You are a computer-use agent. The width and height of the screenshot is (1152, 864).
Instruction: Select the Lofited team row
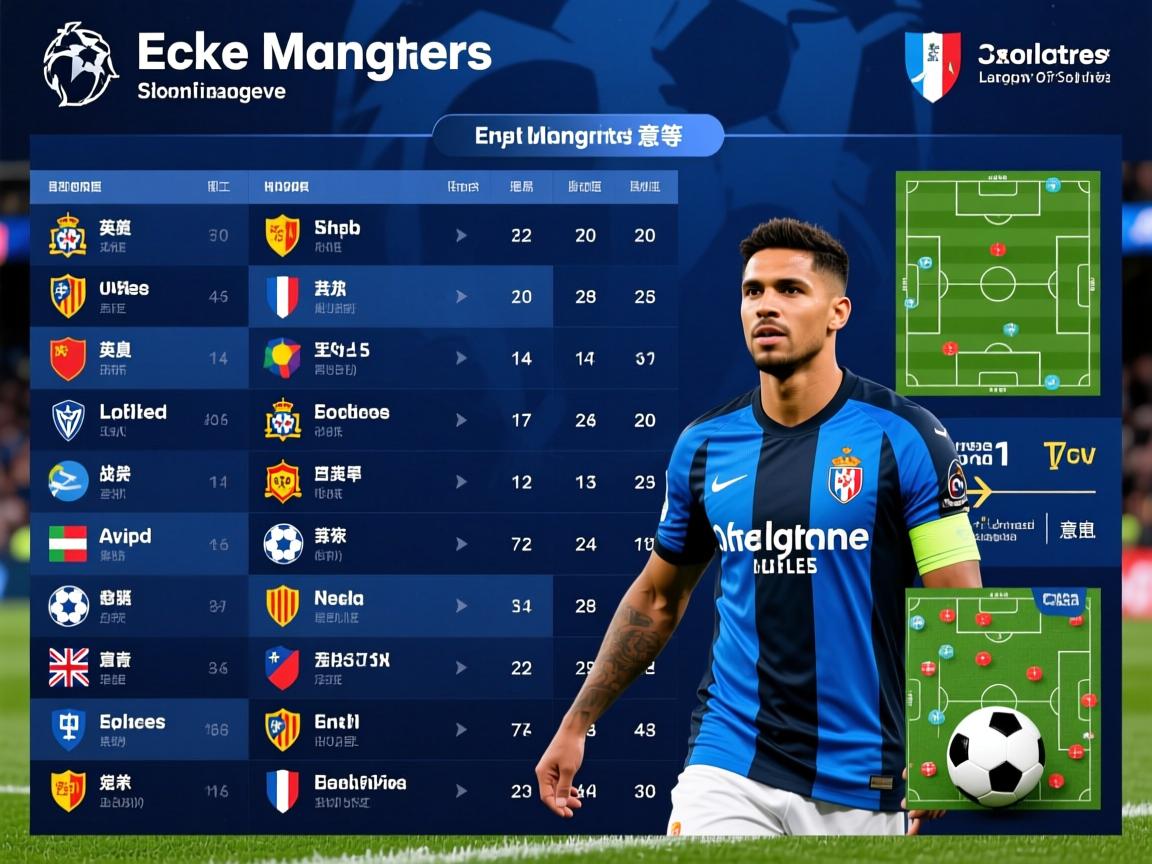pos(133,420)
